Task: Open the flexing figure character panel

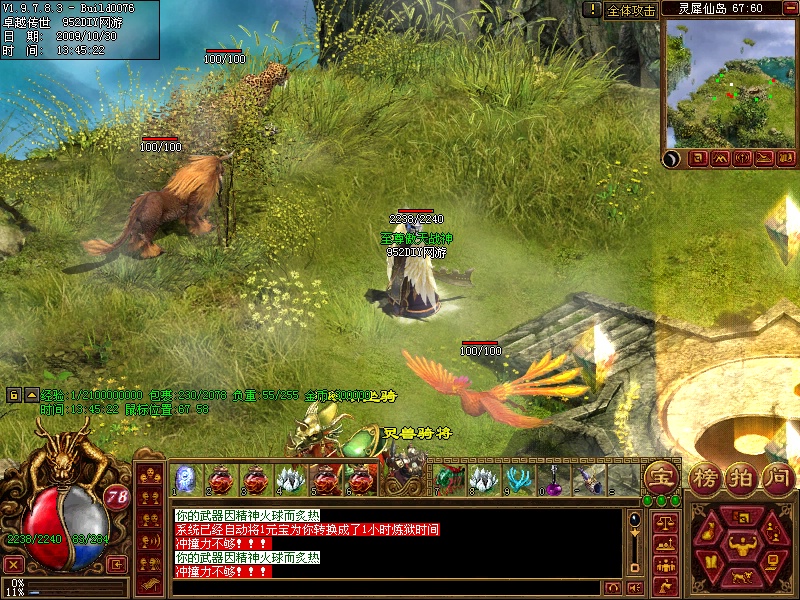Action: tap(741, 545)
